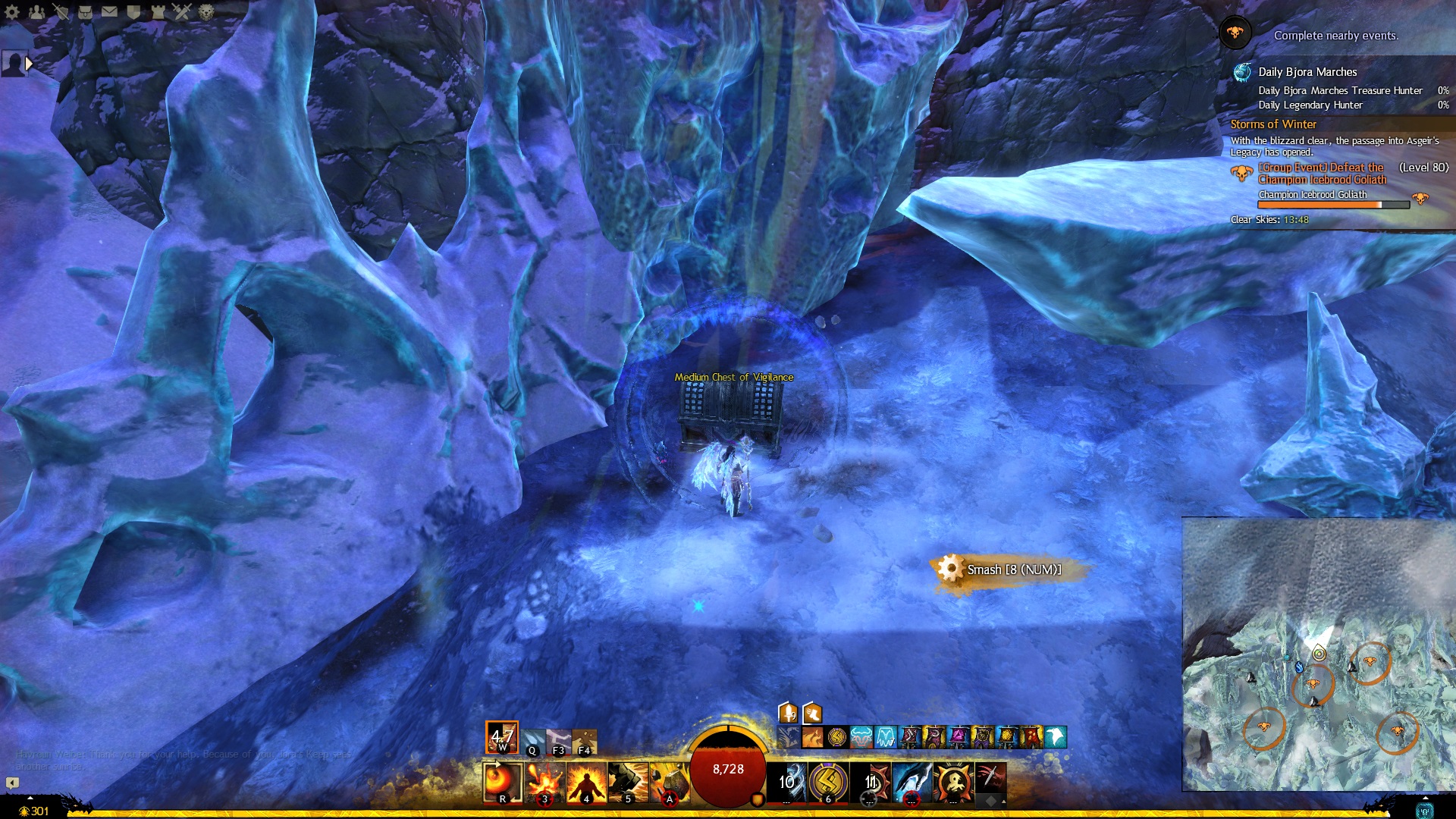Open the Black Lion trading post icon
1456x819 pixels.
pos(206,11)
